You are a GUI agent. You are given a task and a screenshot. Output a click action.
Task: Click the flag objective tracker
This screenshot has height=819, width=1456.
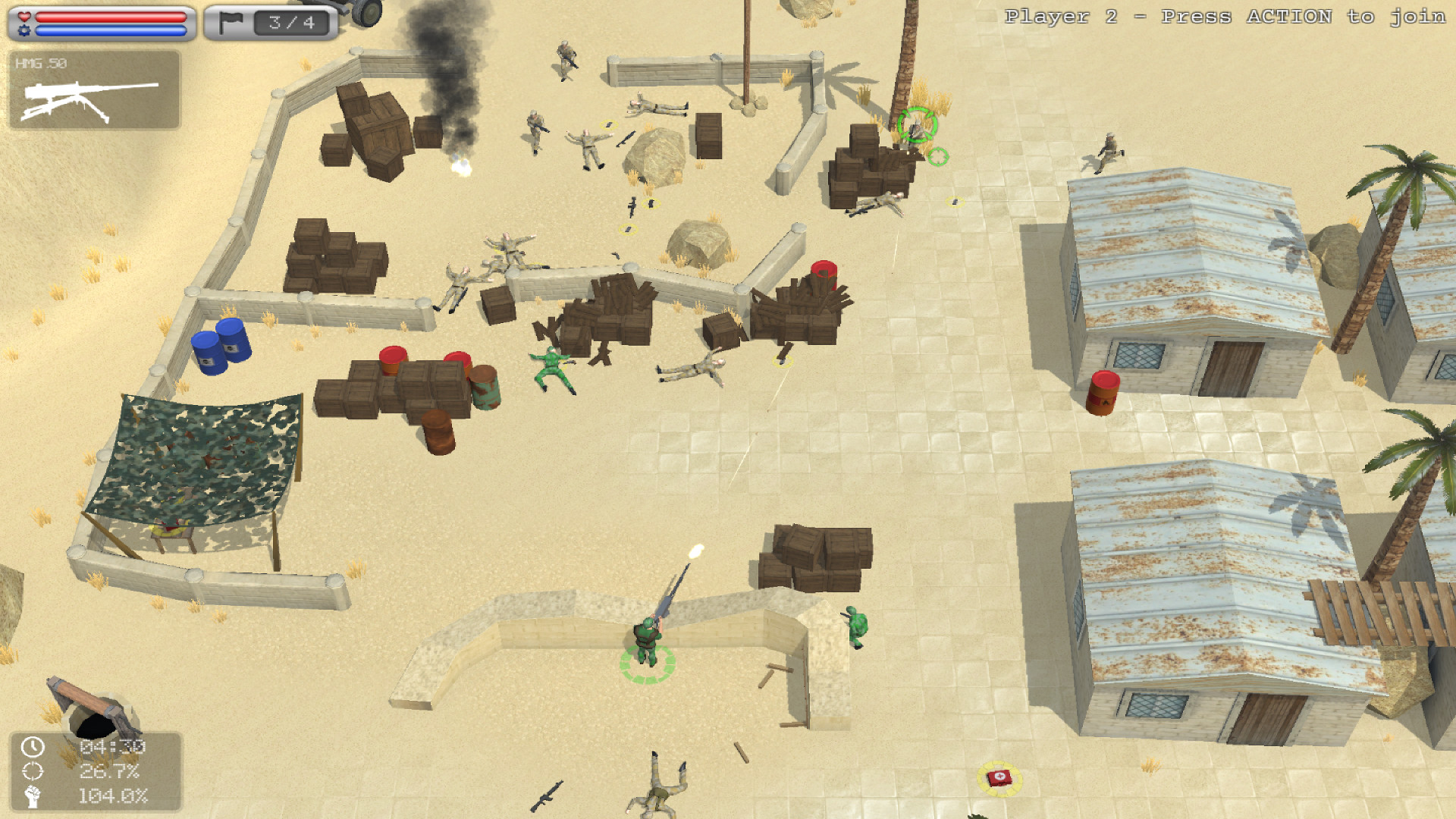click(x=271, y=23)
